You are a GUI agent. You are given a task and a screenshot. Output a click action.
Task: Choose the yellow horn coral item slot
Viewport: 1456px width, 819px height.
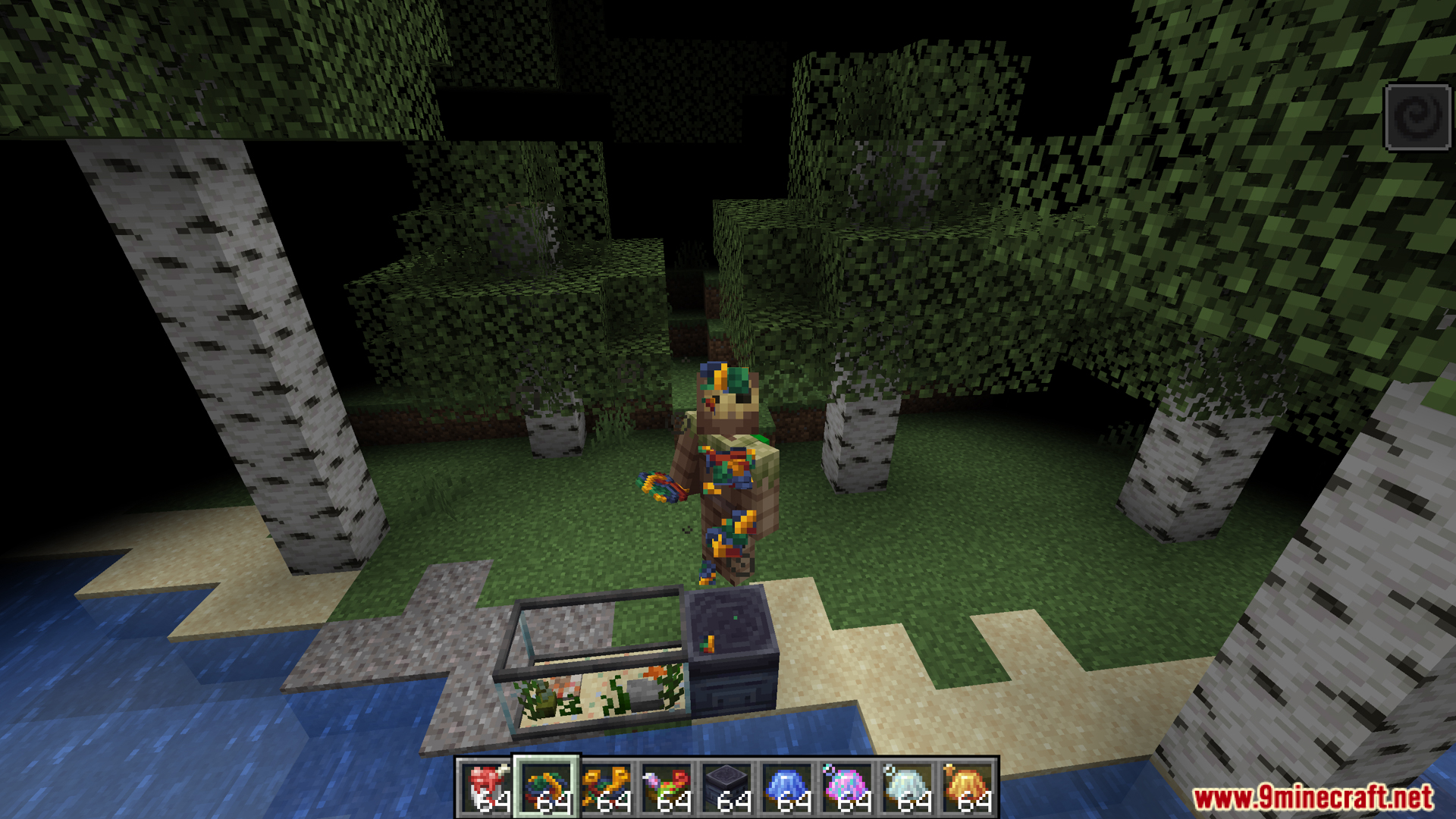[x=607, y=788]
